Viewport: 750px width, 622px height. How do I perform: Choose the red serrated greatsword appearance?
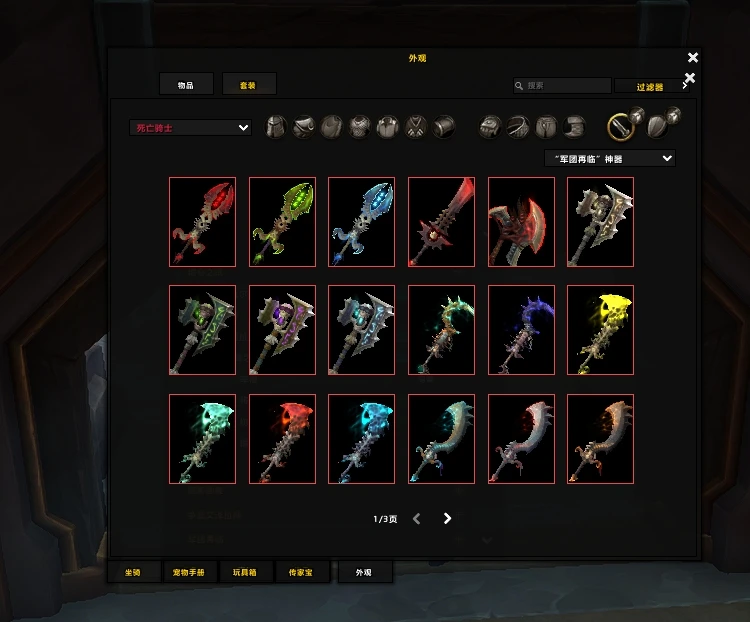pyautogui.click(x=441, y=222)
